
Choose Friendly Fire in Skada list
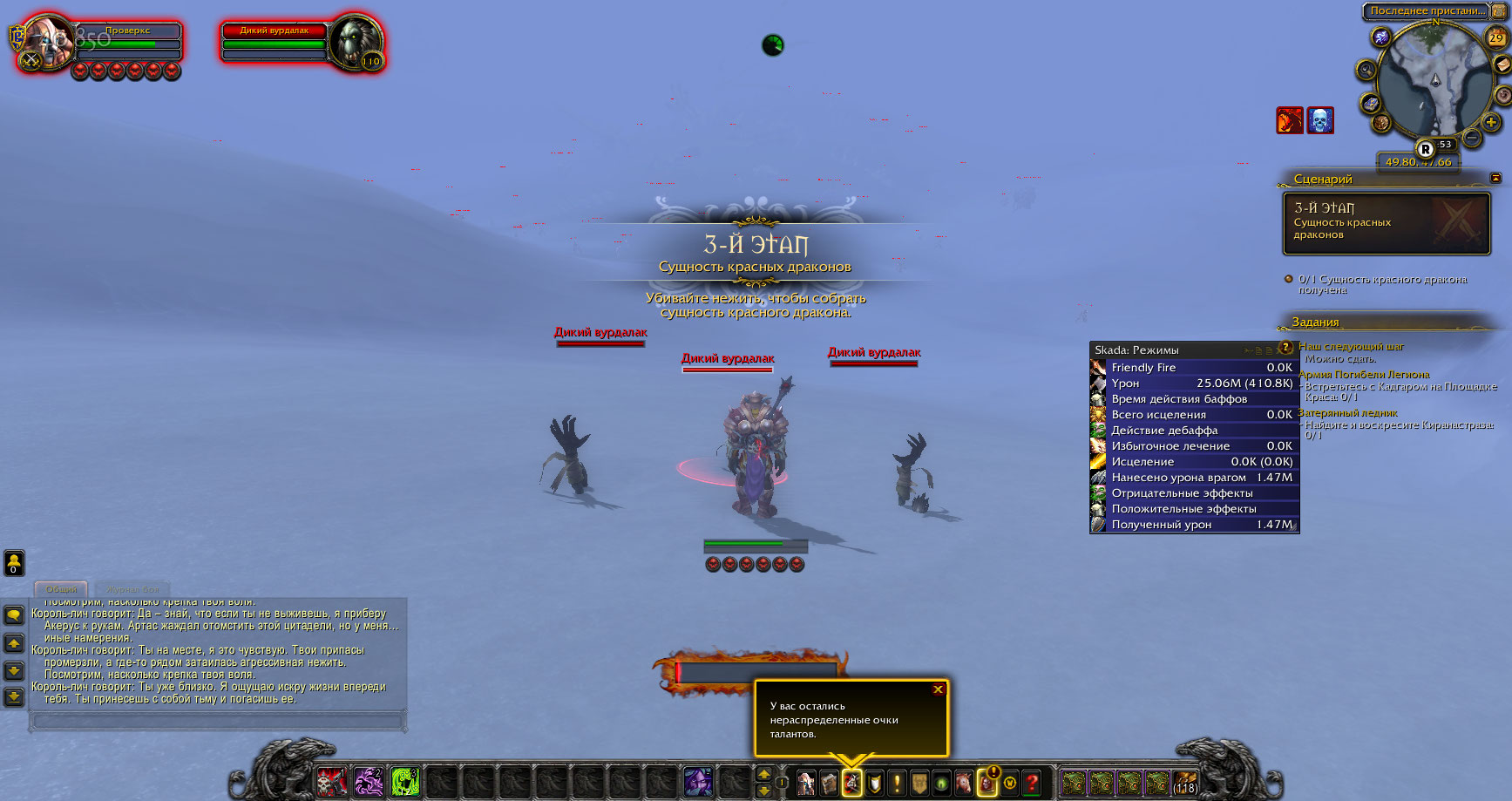1194,368
